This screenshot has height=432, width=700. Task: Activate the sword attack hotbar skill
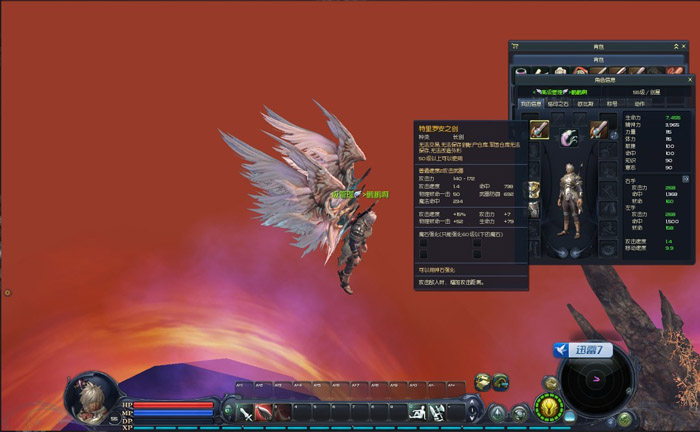pyautogui.click(x=245, y=411)
